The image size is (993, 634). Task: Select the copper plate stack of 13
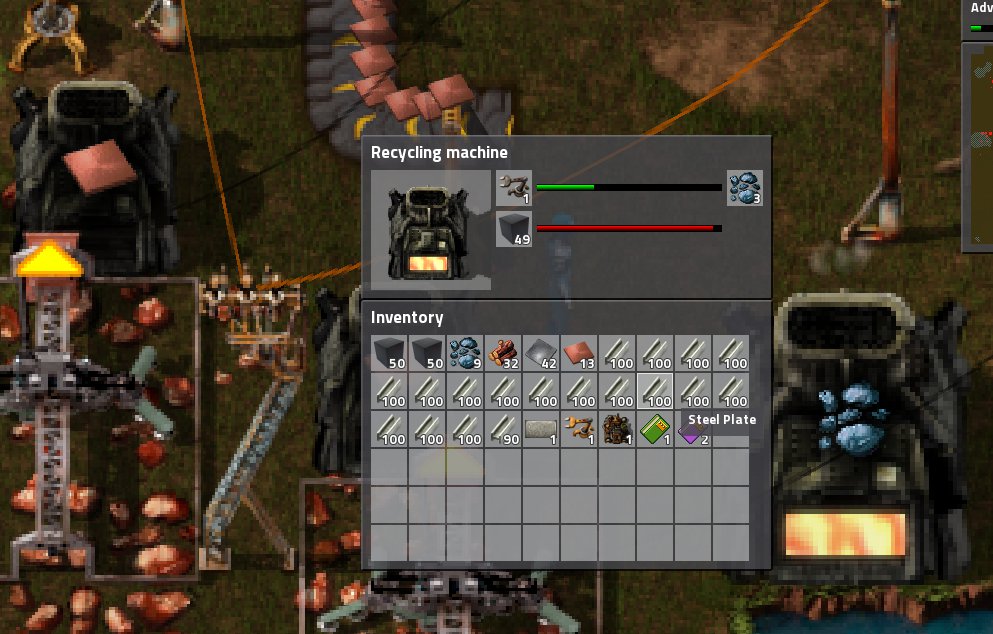click(x=580, y=353)
